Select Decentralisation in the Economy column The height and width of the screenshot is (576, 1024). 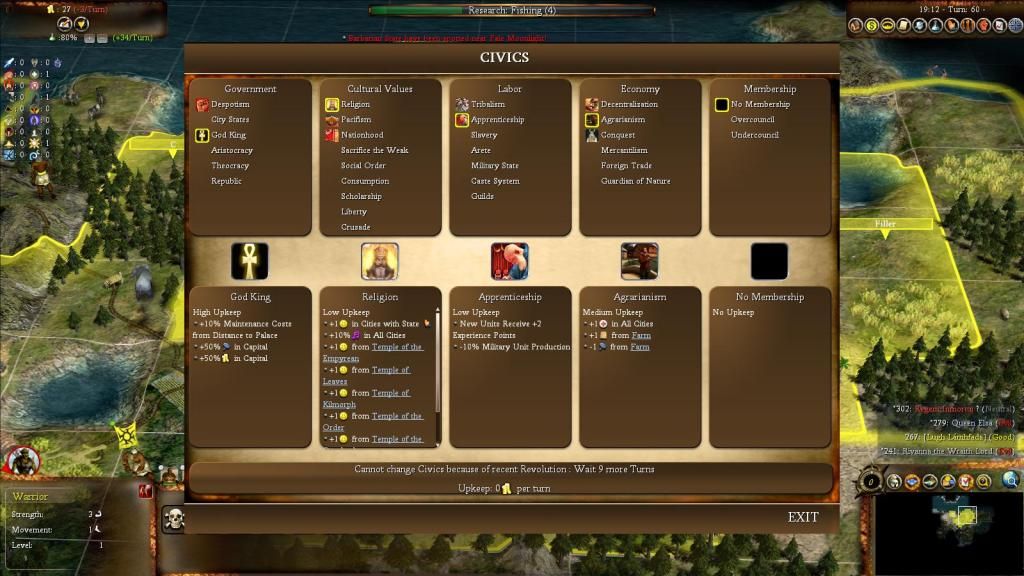pos(629,104)
